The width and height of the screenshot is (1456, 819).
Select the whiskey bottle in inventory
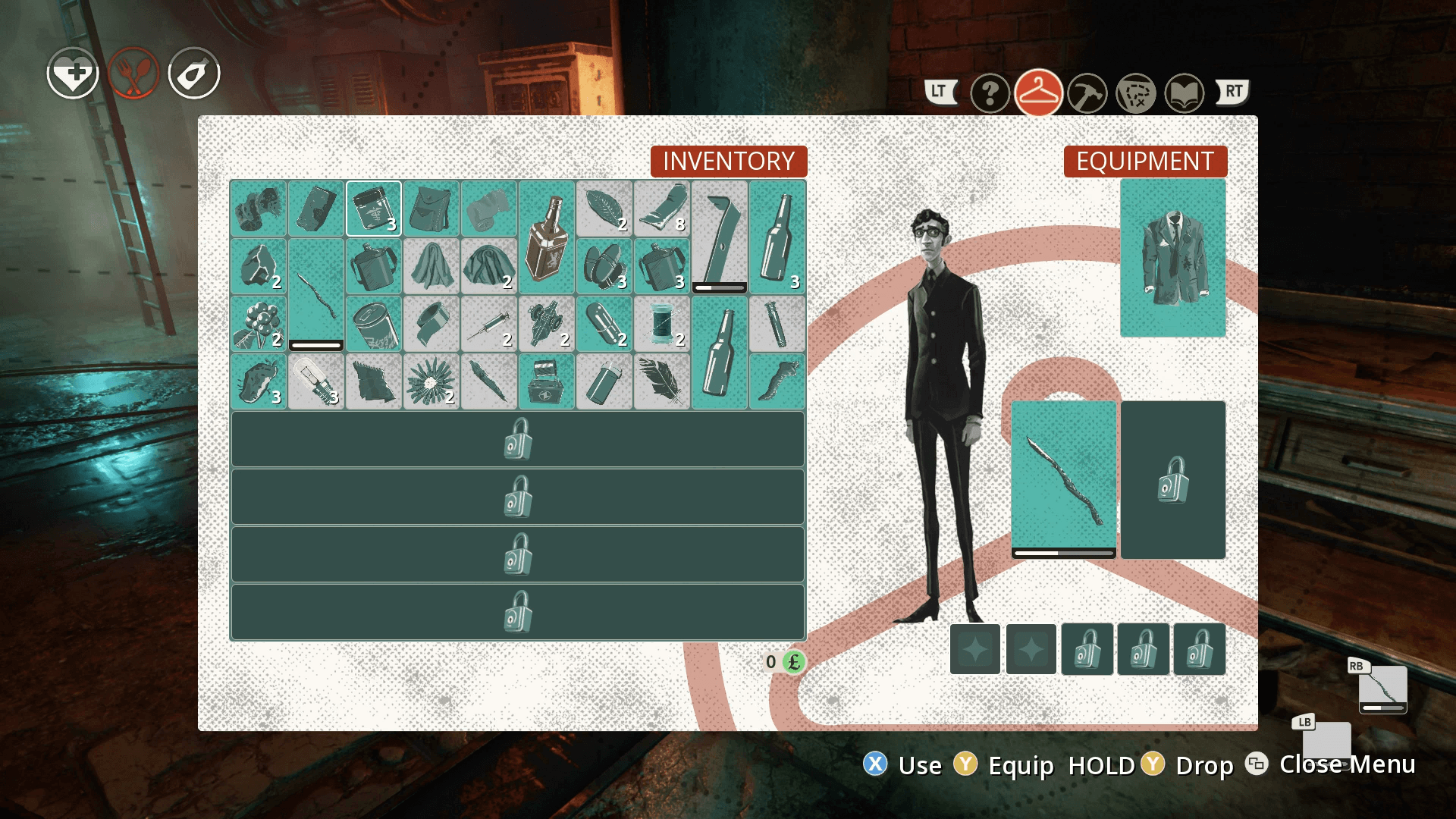point(547,239)
